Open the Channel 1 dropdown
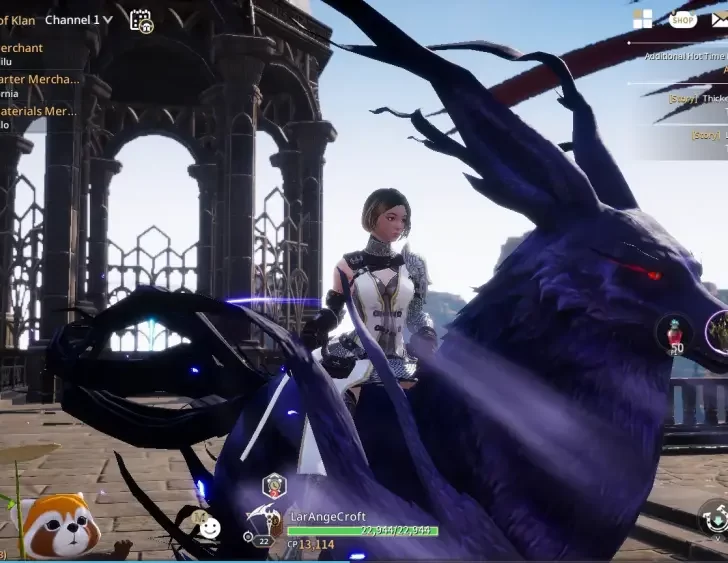 [79, 19]
